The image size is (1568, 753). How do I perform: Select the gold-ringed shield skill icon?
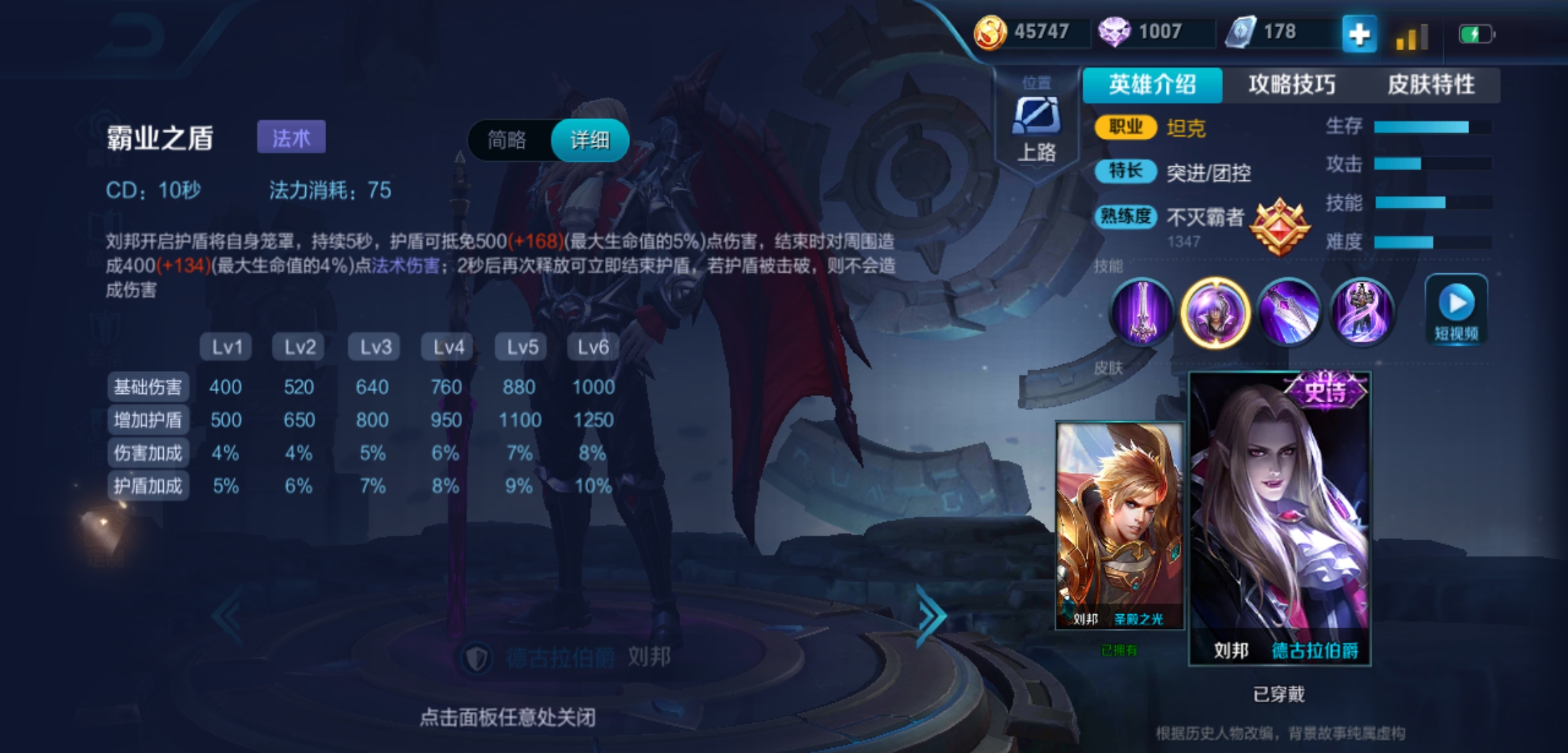coord(1215,312)
